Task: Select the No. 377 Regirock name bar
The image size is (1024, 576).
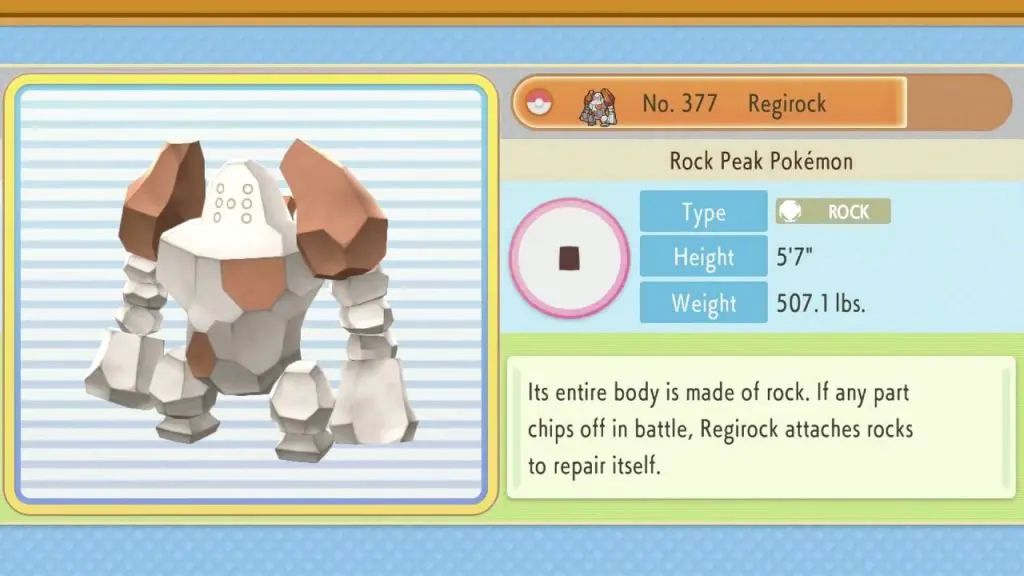Action: [710, 103]
